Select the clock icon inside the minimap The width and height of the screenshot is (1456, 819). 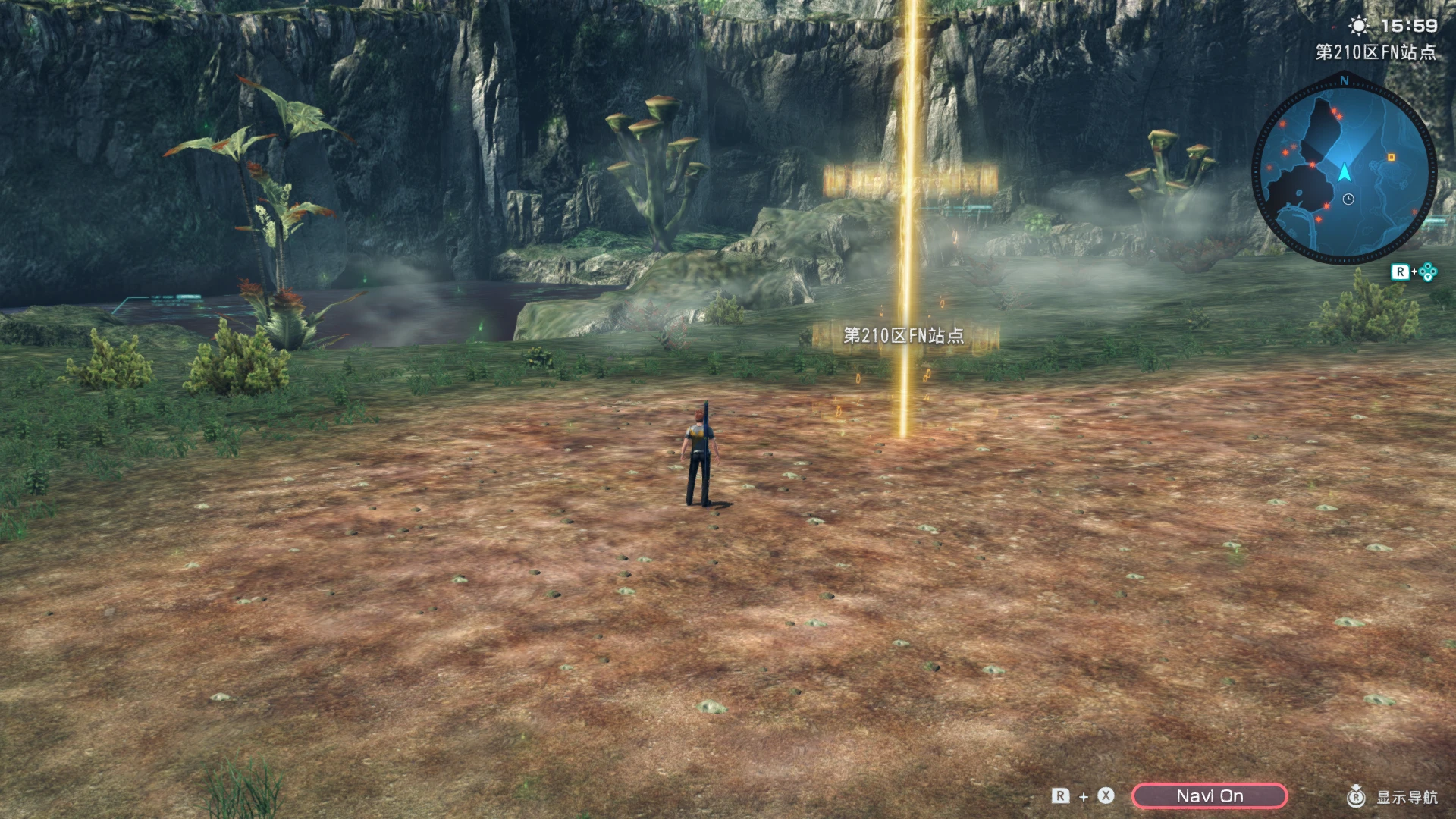pos(1348,199)
